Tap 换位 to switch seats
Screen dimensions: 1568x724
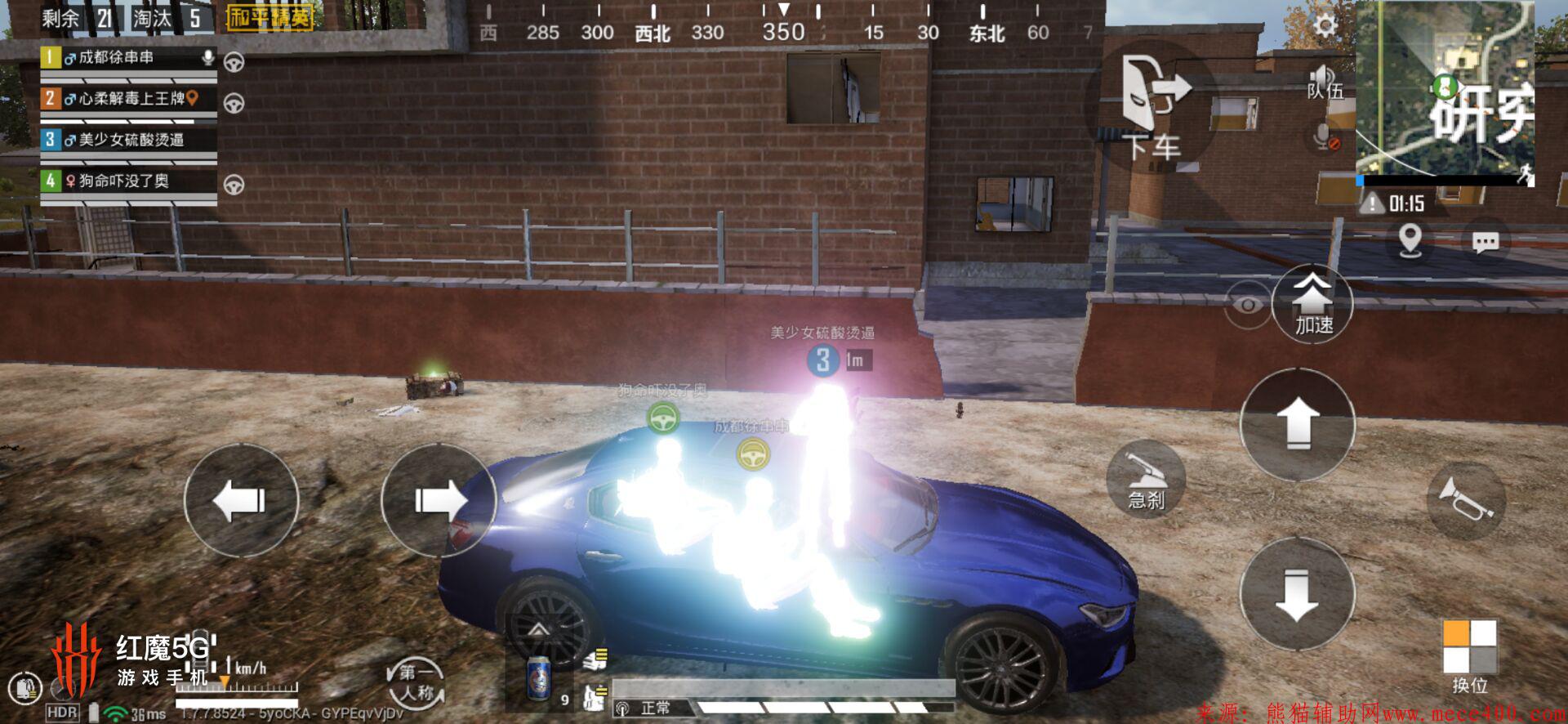pos(1469,655)
